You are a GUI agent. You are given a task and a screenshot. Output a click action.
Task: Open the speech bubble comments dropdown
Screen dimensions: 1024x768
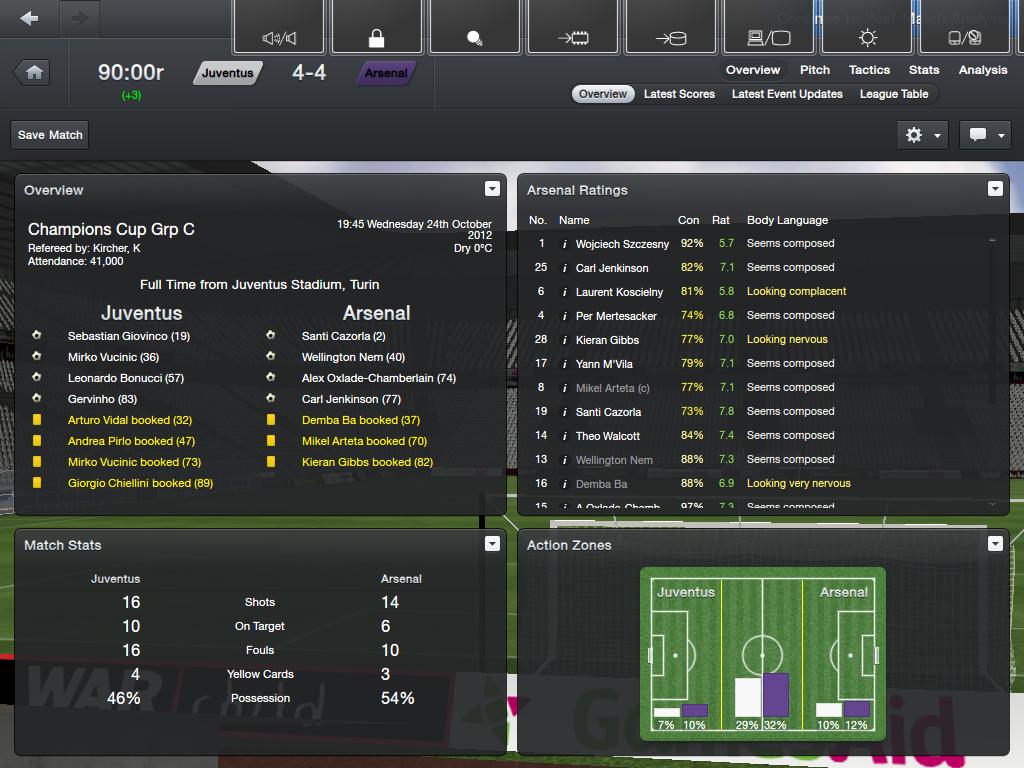tap(985, 135)
